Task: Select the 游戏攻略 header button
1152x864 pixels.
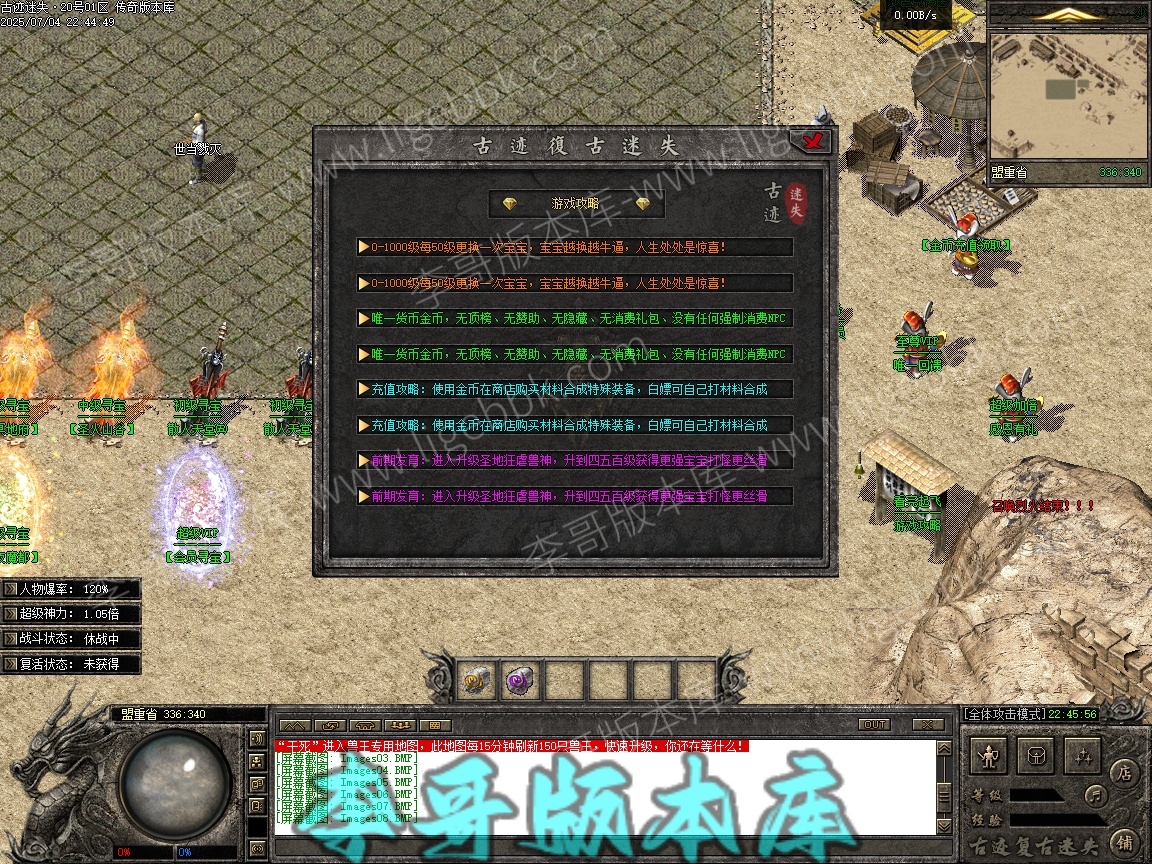Action: 576,204
